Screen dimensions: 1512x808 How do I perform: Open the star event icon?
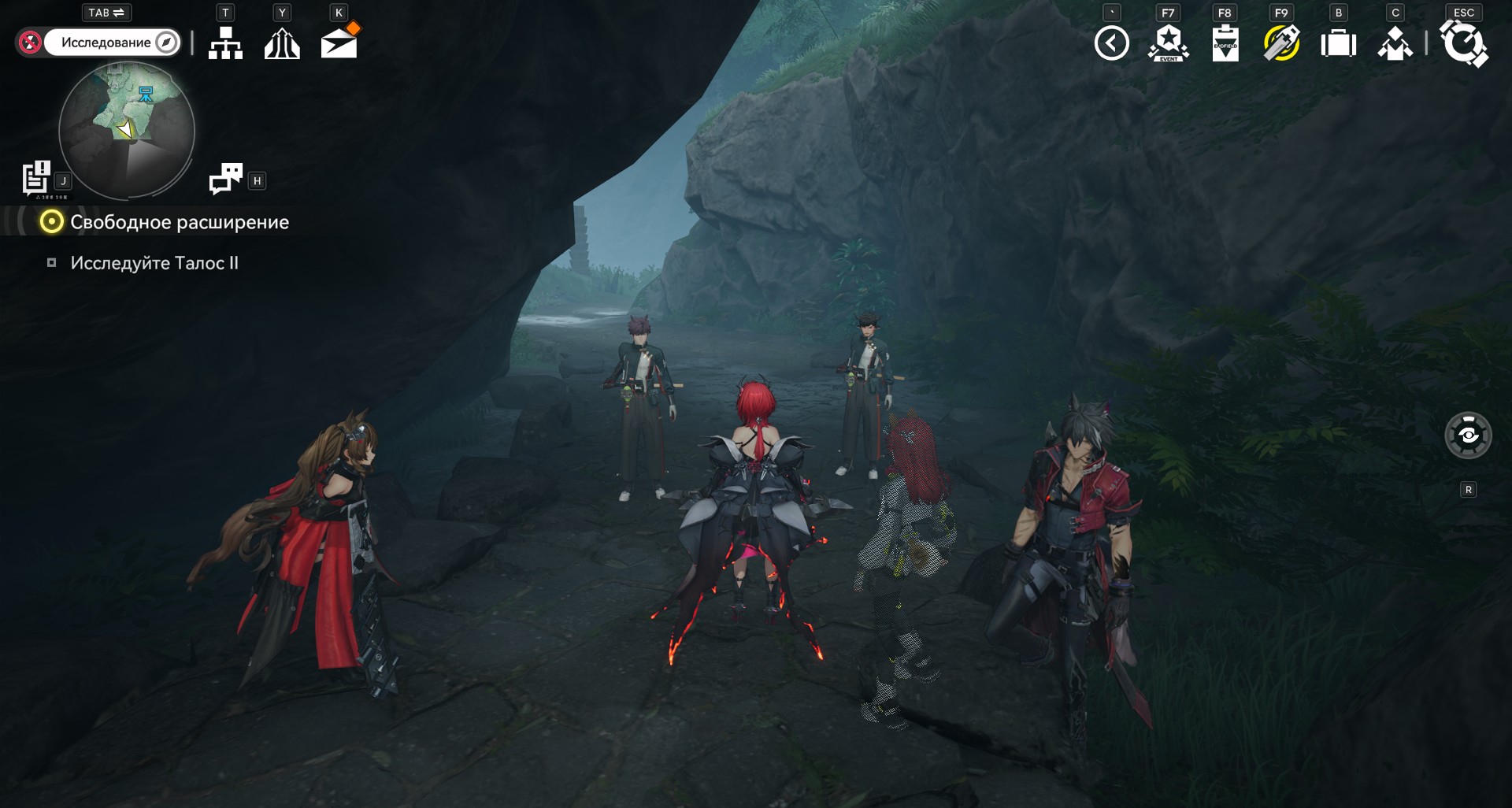coord(1169,43)
